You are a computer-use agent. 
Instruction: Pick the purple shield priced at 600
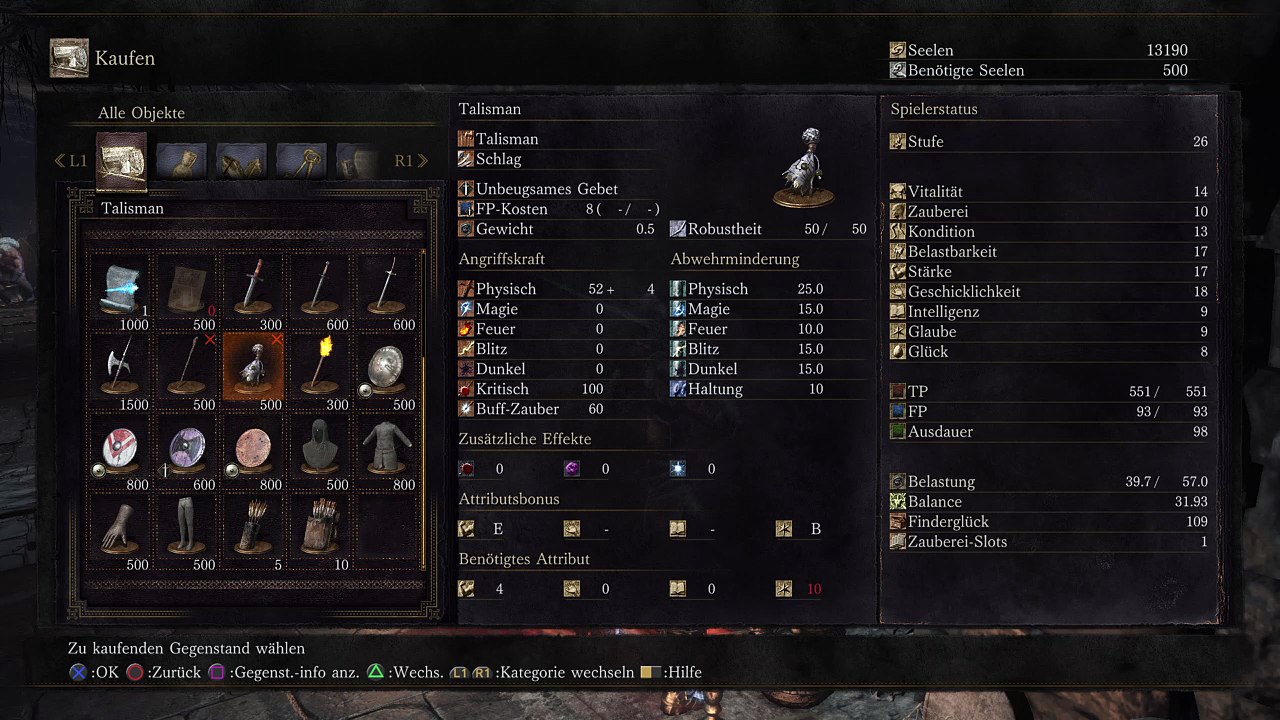point(186,448)
